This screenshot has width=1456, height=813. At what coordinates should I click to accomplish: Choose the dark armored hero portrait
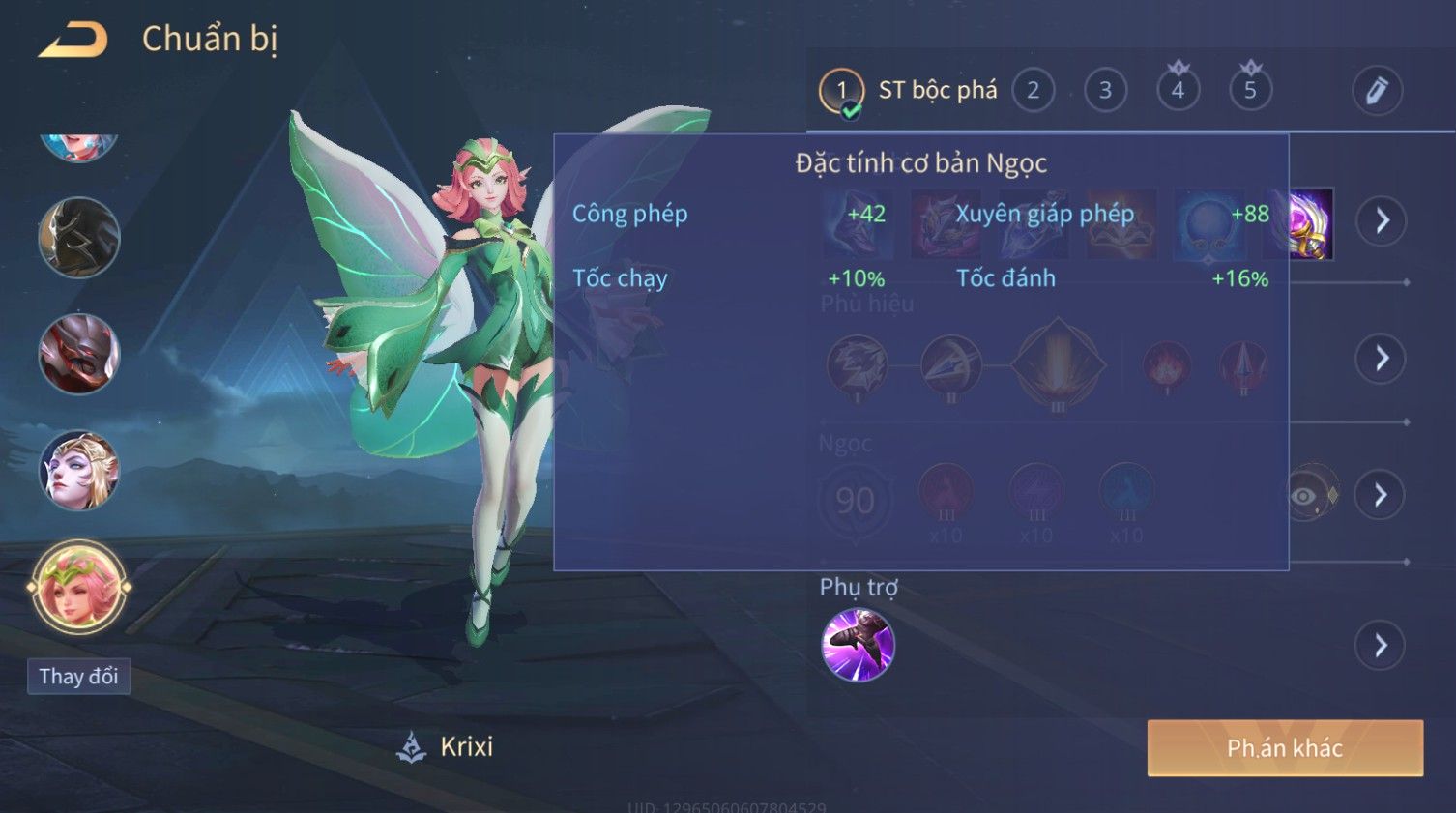(x=78, y=238)
